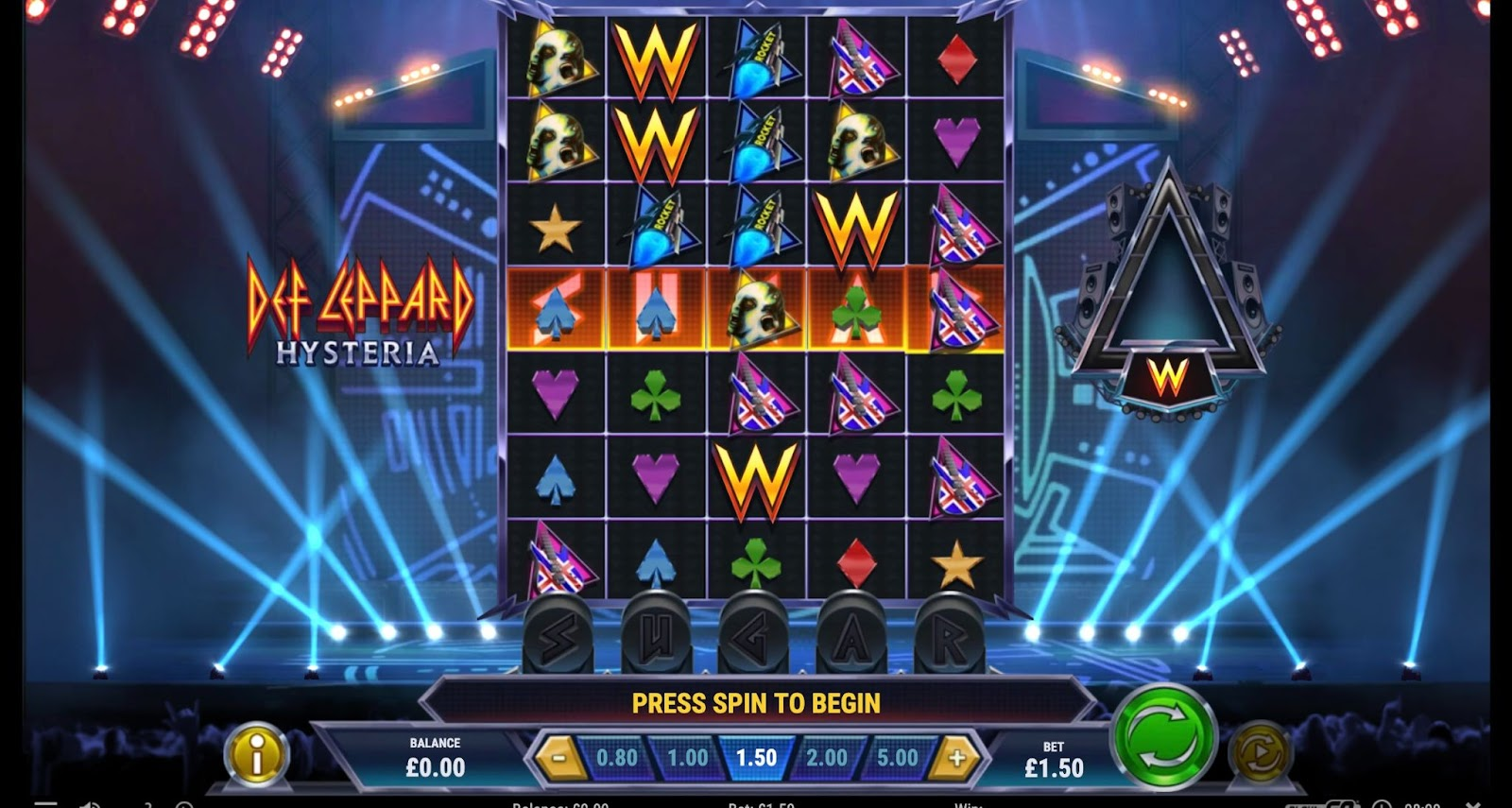
Task: Pick the 5.00 bet amount
Action: [897, 757]
